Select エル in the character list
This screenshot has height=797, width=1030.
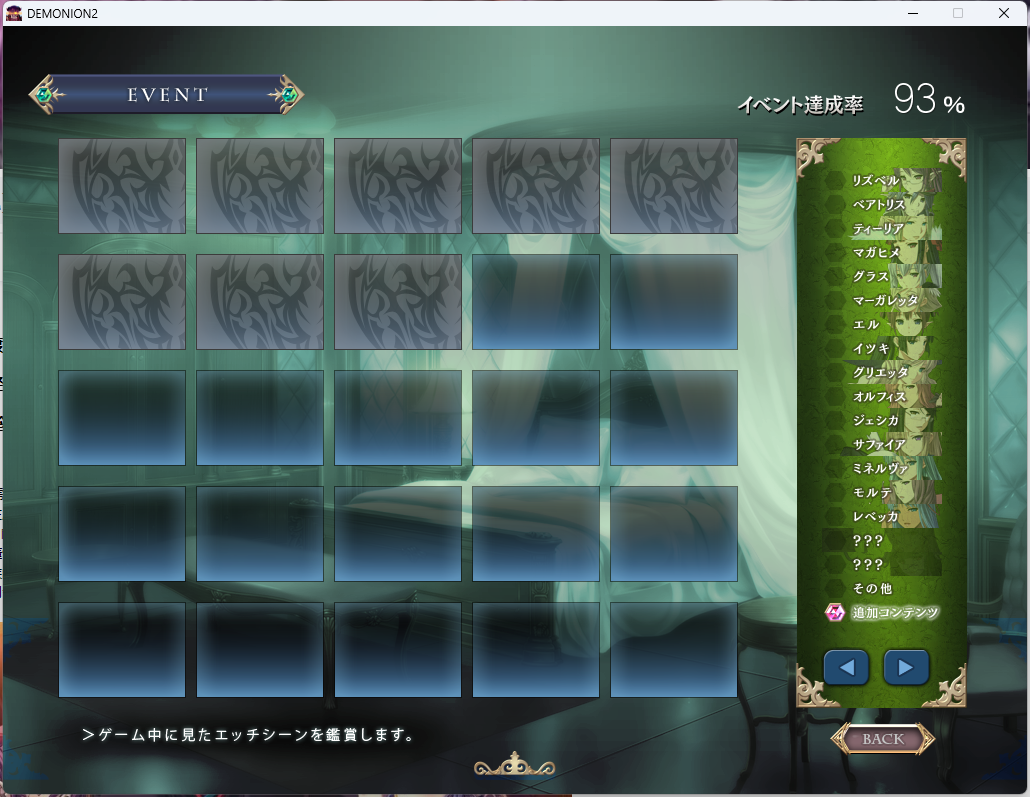866,325
